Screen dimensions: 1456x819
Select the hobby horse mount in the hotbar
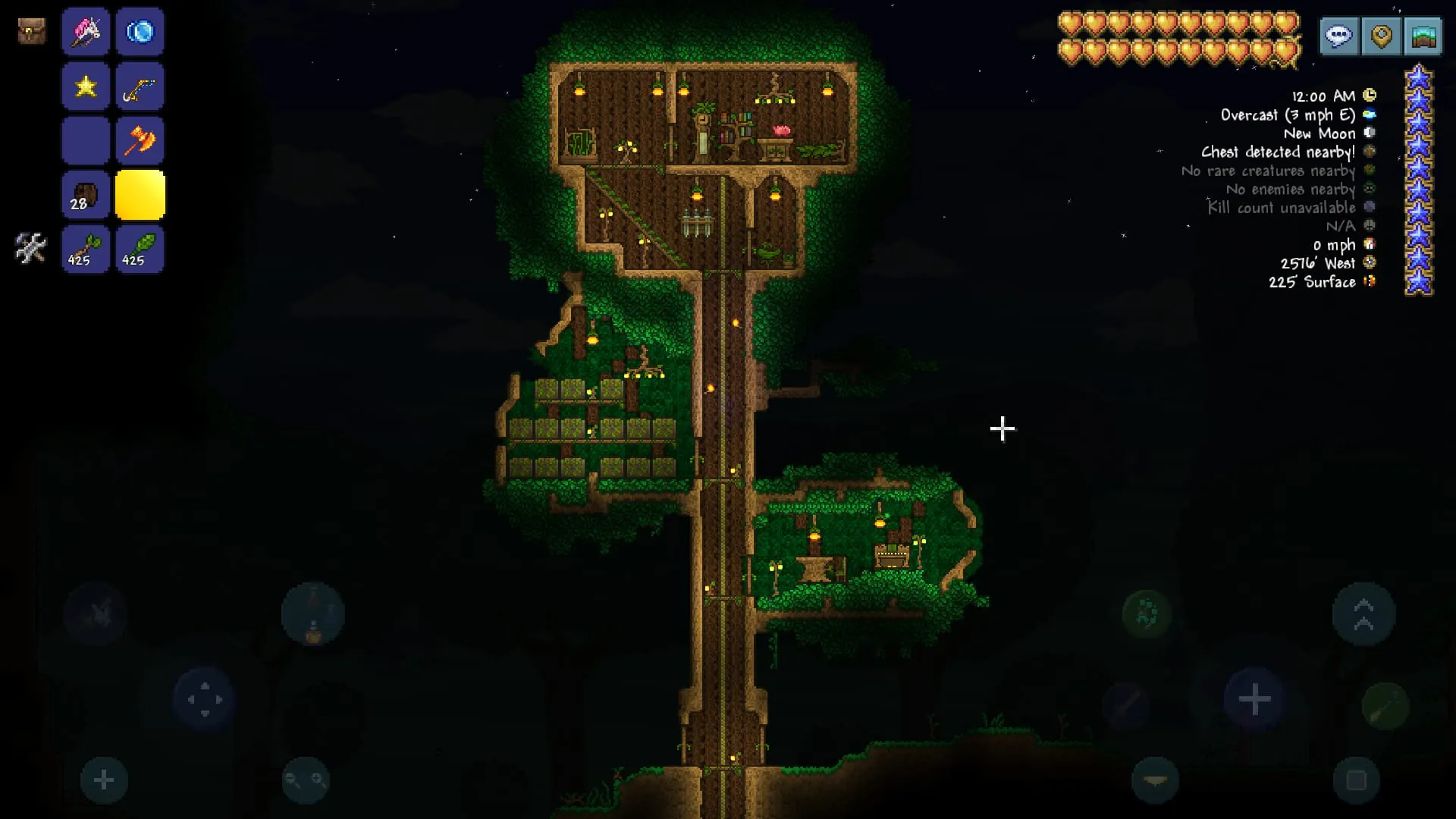[x=86, y=32]
